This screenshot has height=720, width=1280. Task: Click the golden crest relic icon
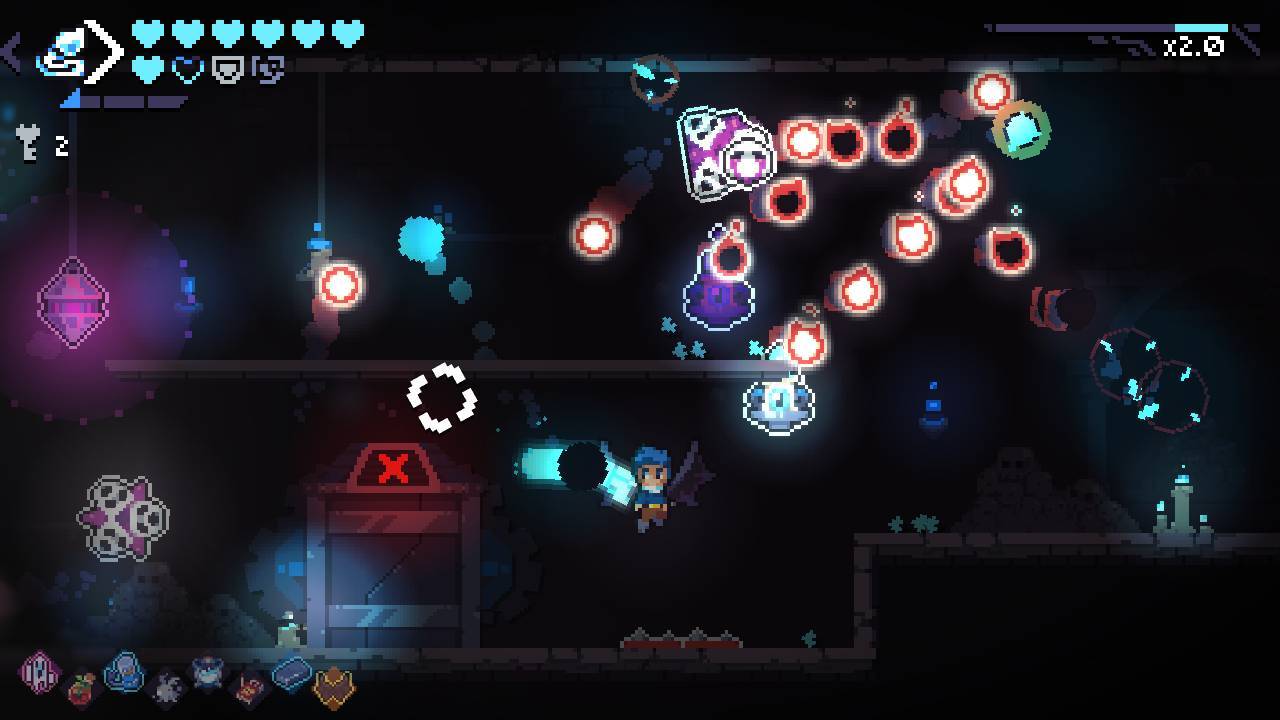point(334,688)
